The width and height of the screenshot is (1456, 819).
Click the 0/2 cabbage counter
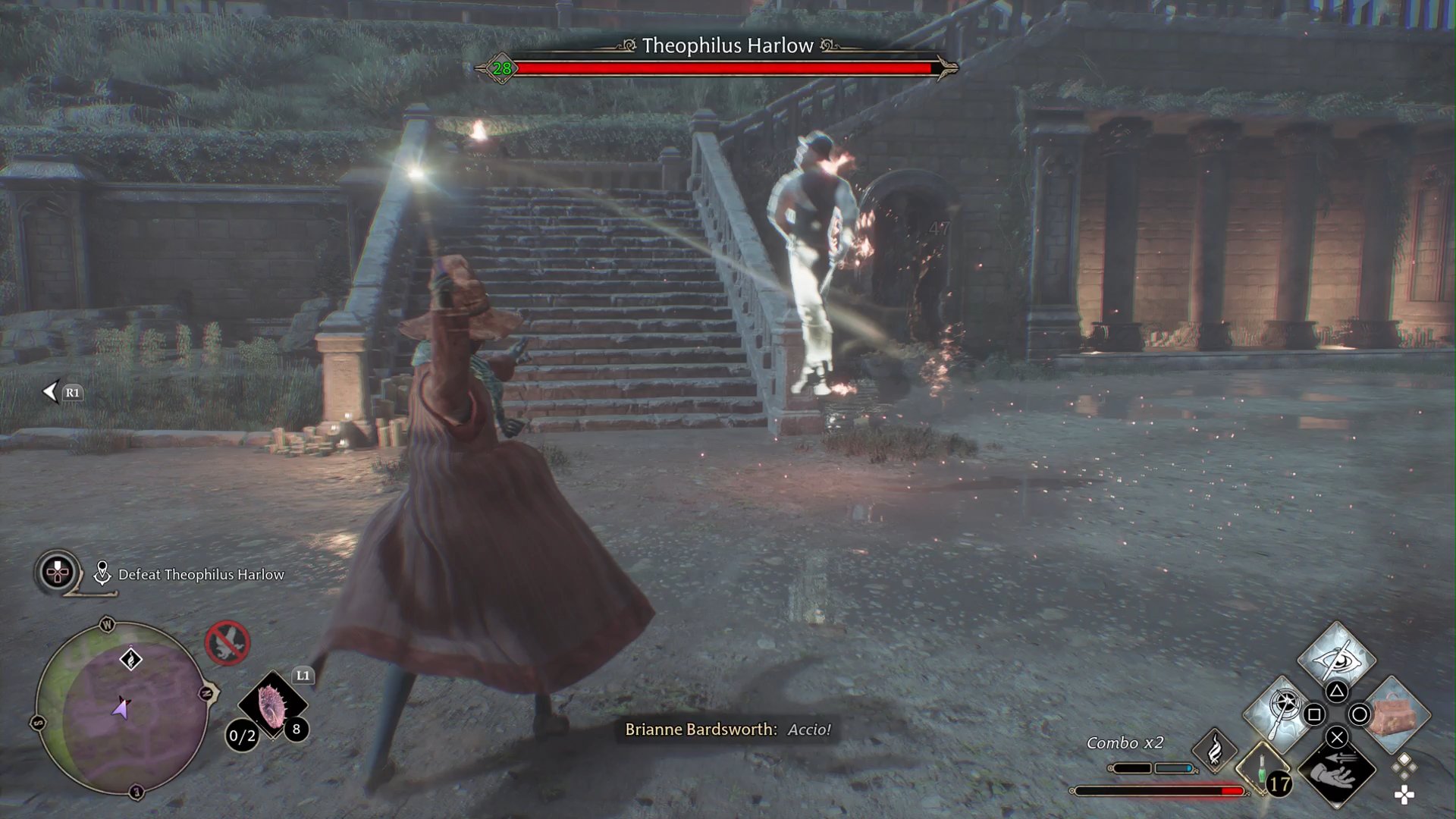[242, 736]
